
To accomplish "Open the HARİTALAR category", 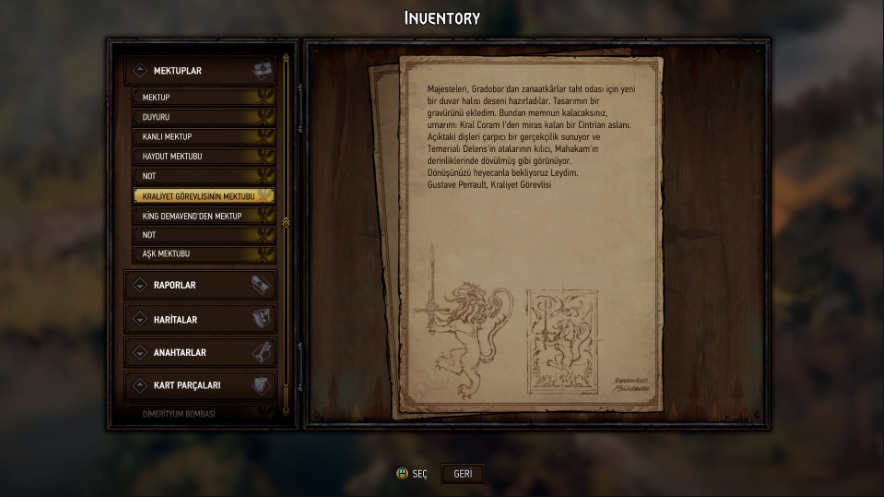I will tap(200, 319).
